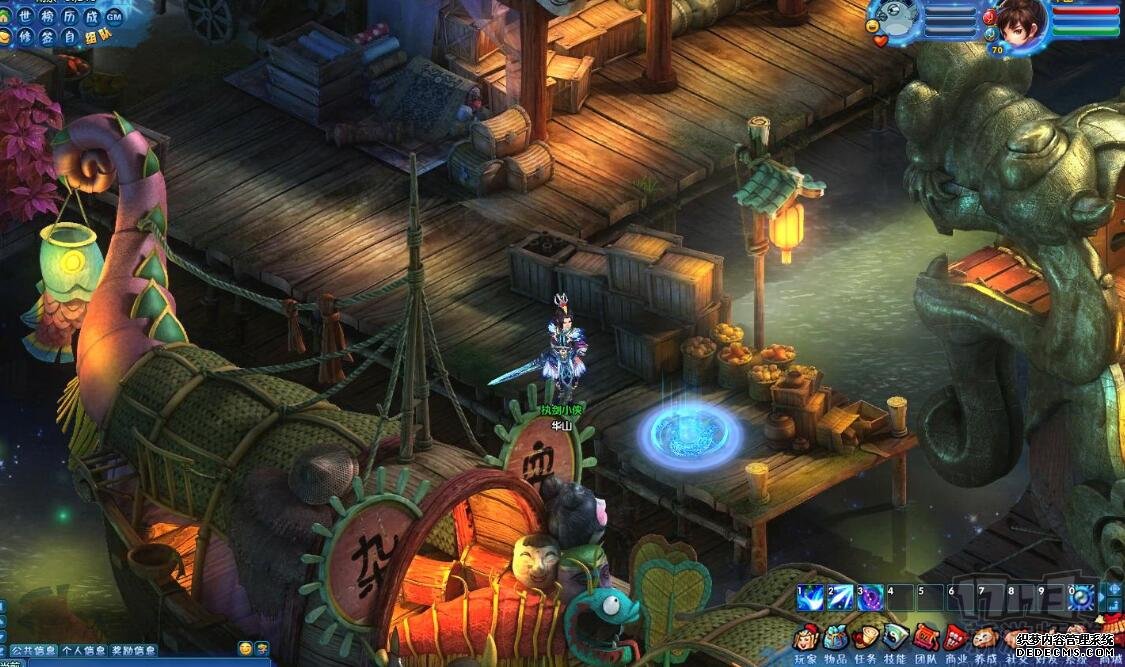
Task: Switch to the 奖励信息 chat tab
Action: click(x=133, y=650)
